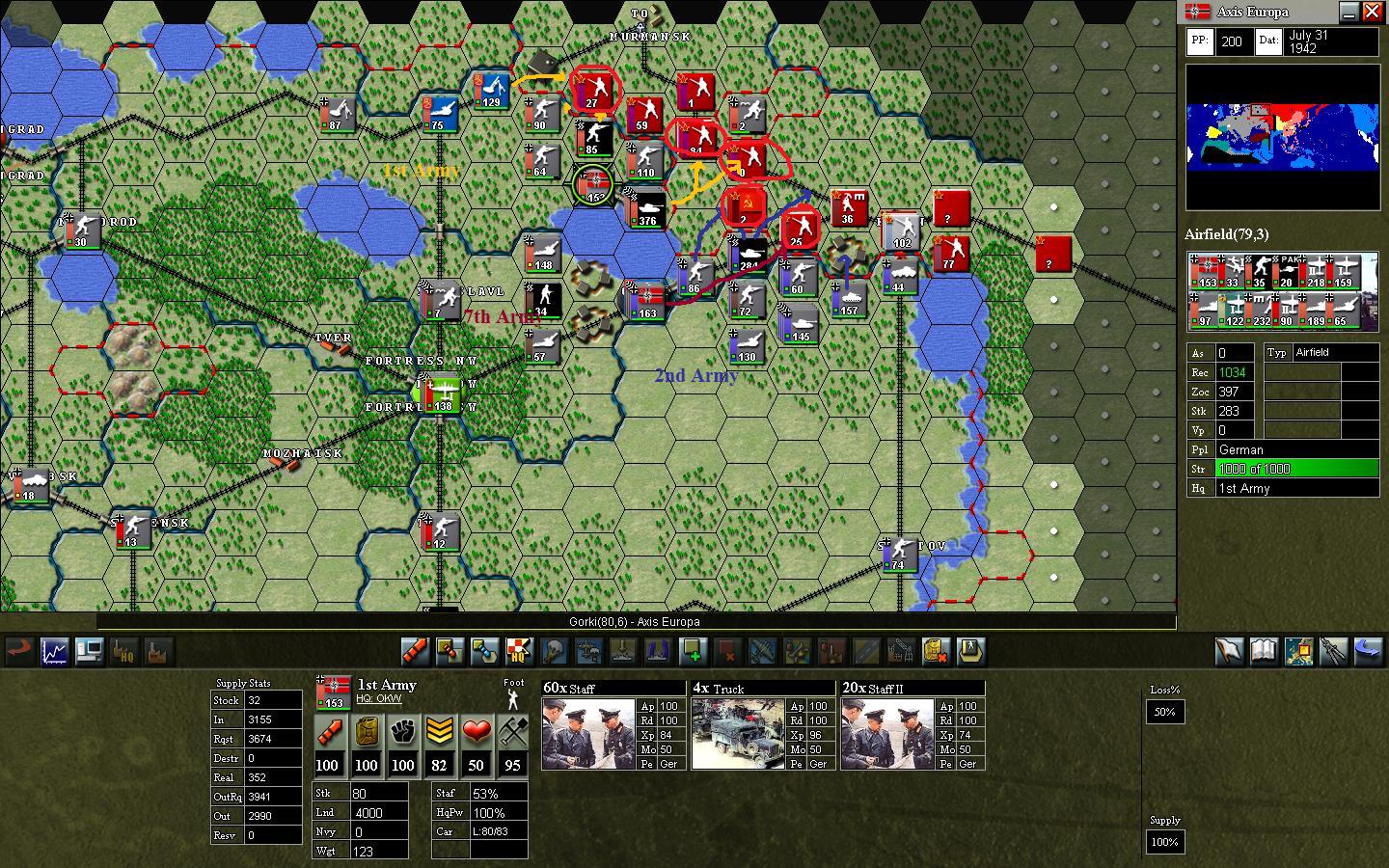Follow the HQ: OKW link

tap(380, 698)
